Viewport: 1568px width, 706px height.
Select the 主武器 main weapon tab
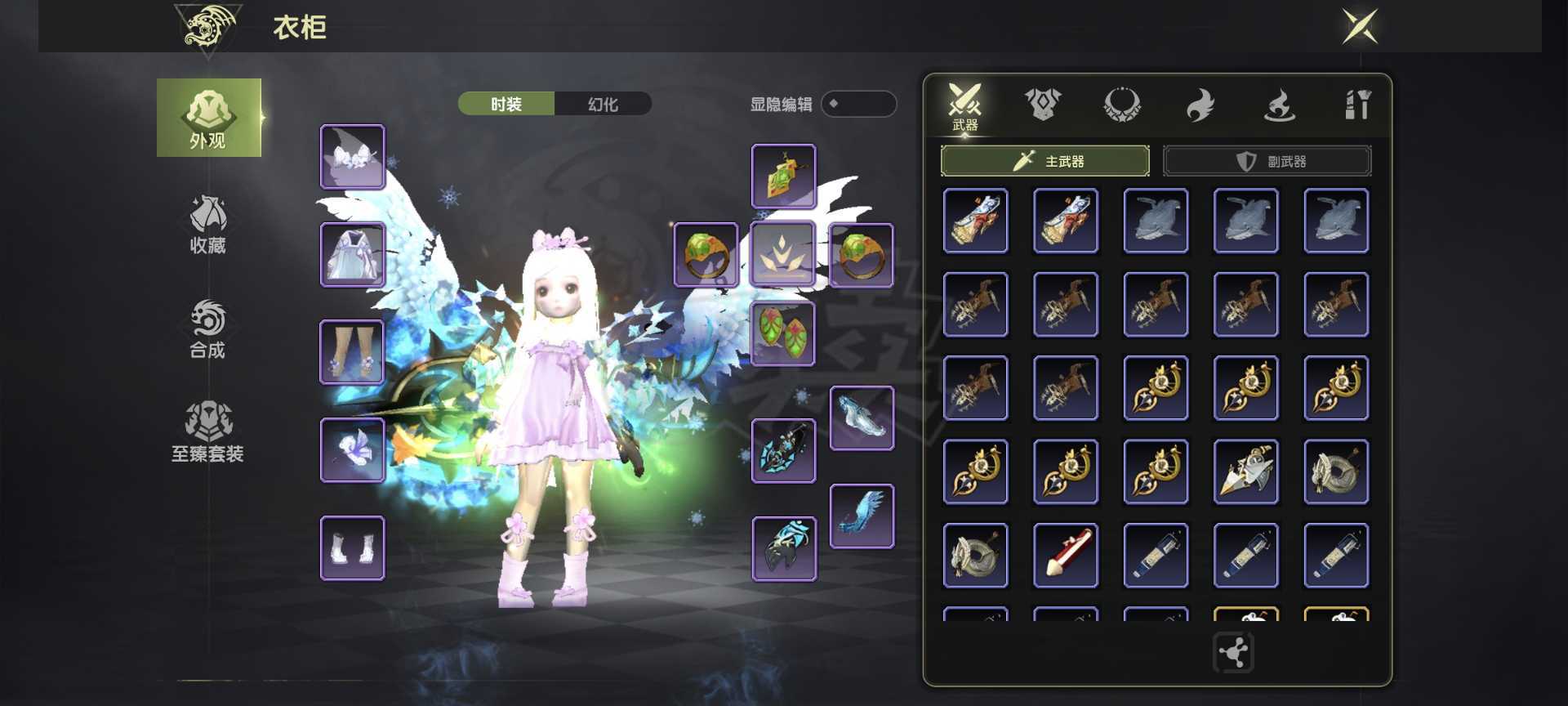[x=1045, y=161]
